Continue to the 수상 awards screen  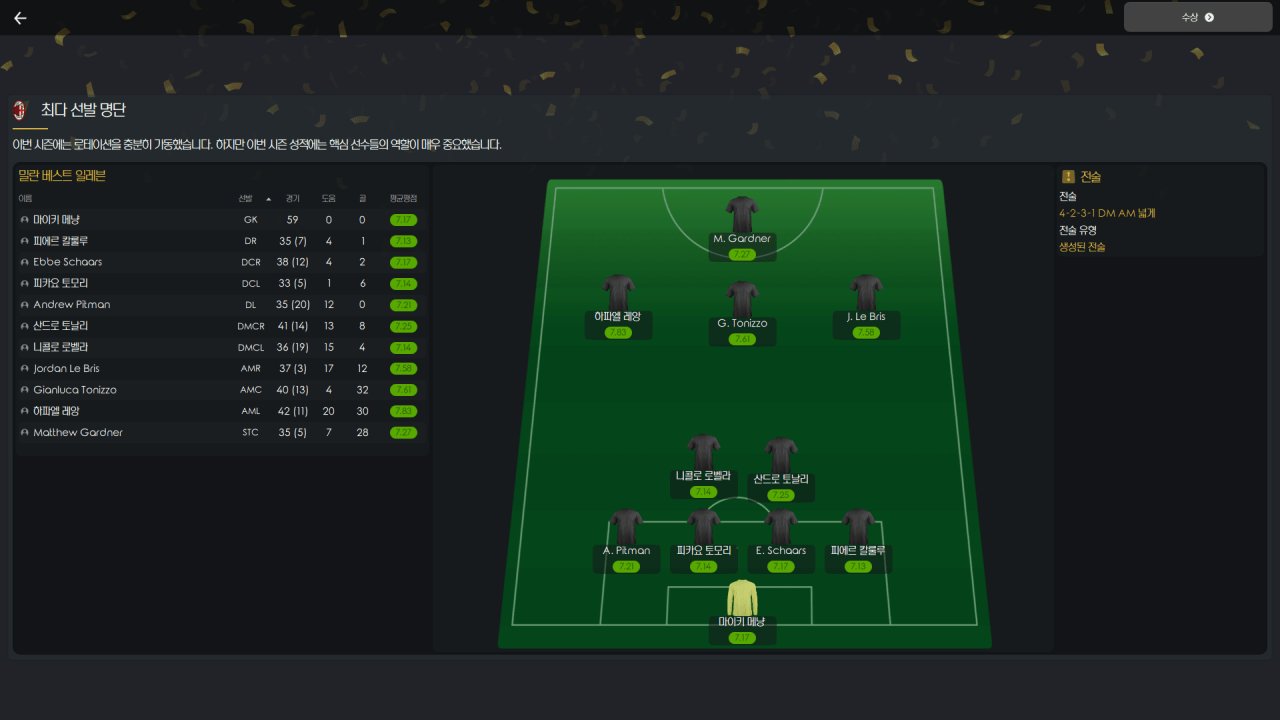click(x=1197, y=17)
